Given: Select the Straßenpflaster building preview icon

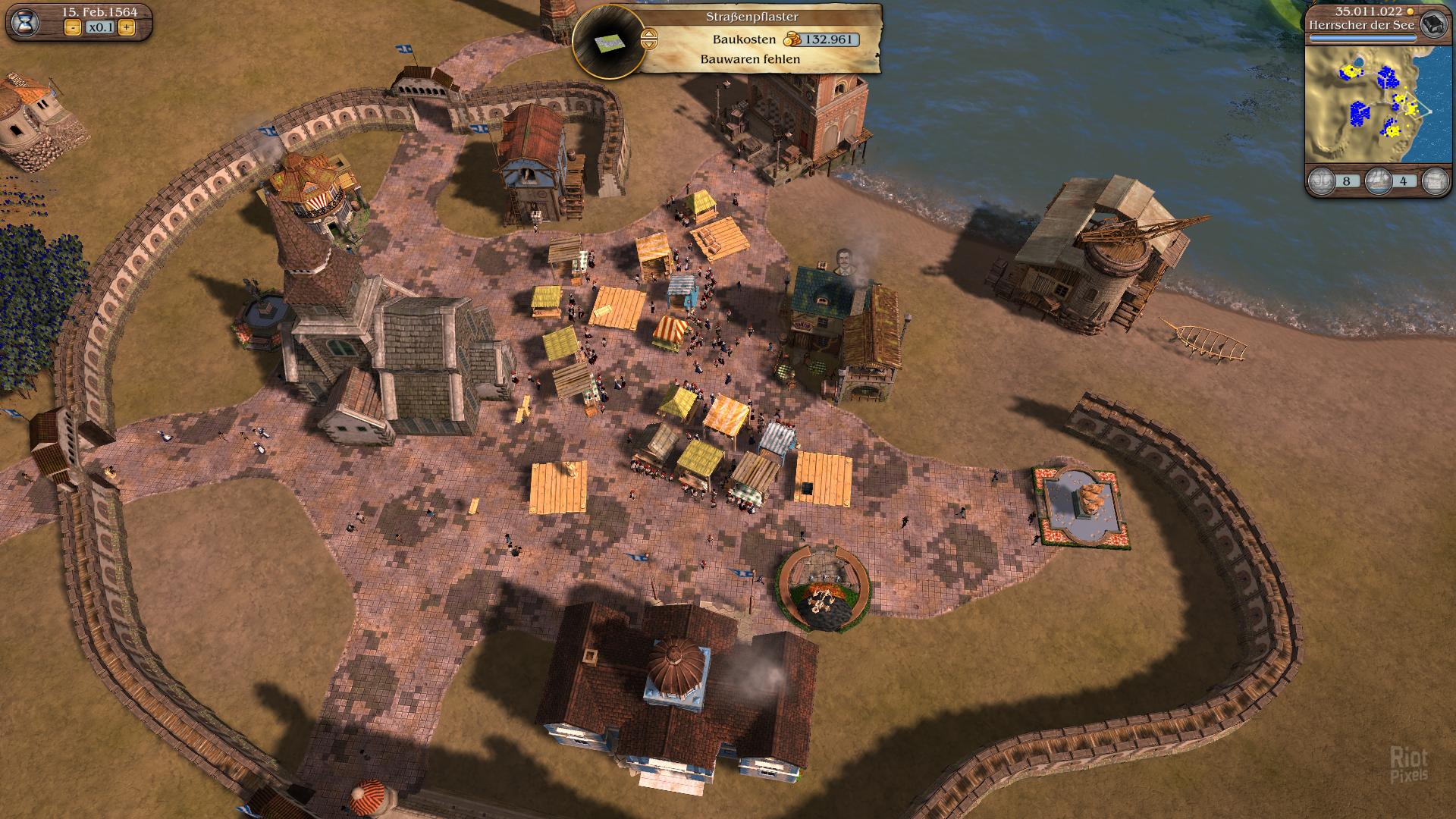Looking at the screenshot, I should pyautogui.click(x=606, y=42).
